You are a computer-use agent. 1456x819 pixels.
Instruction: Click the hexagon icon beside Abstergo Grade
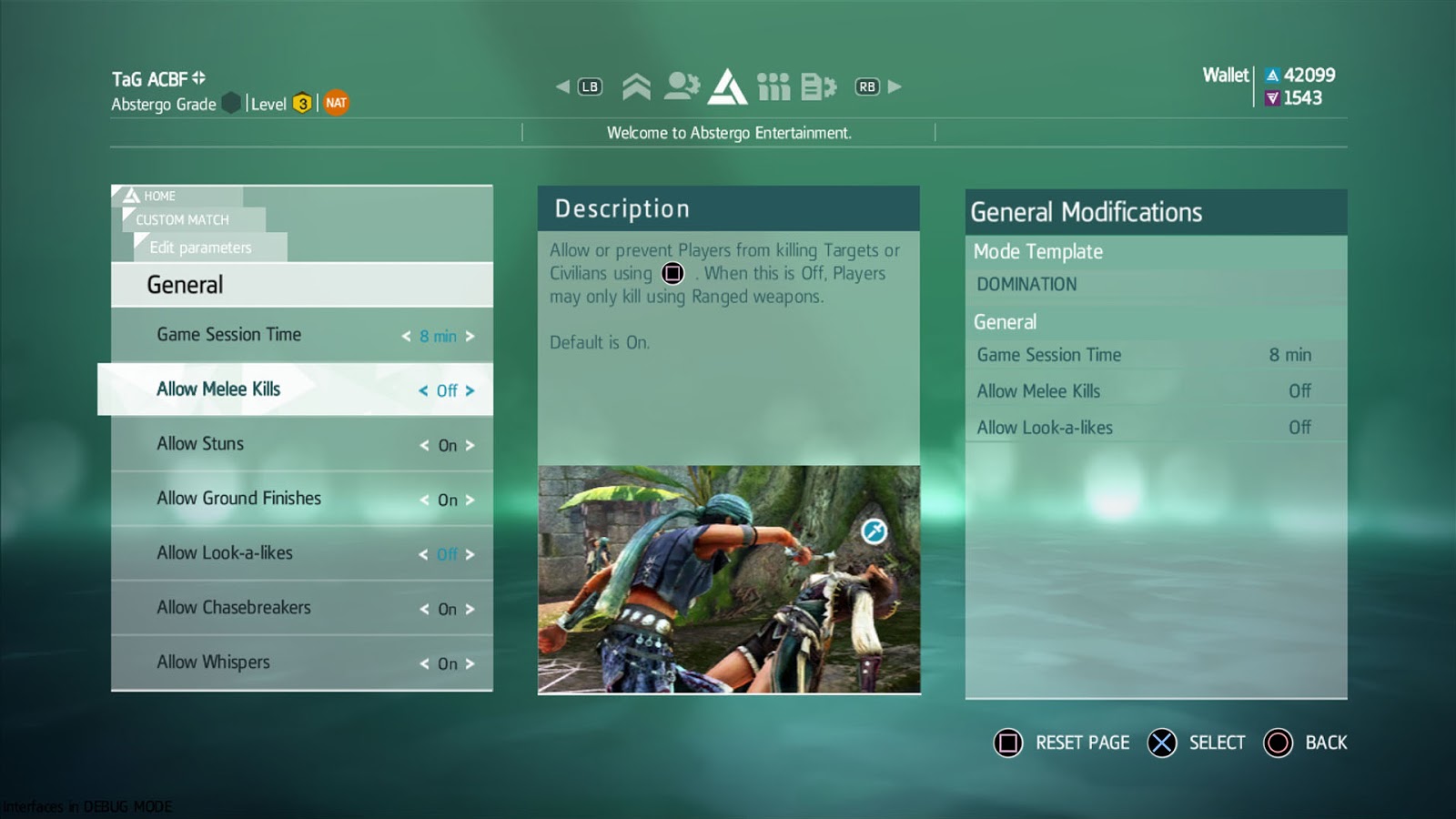pos(230,103)
